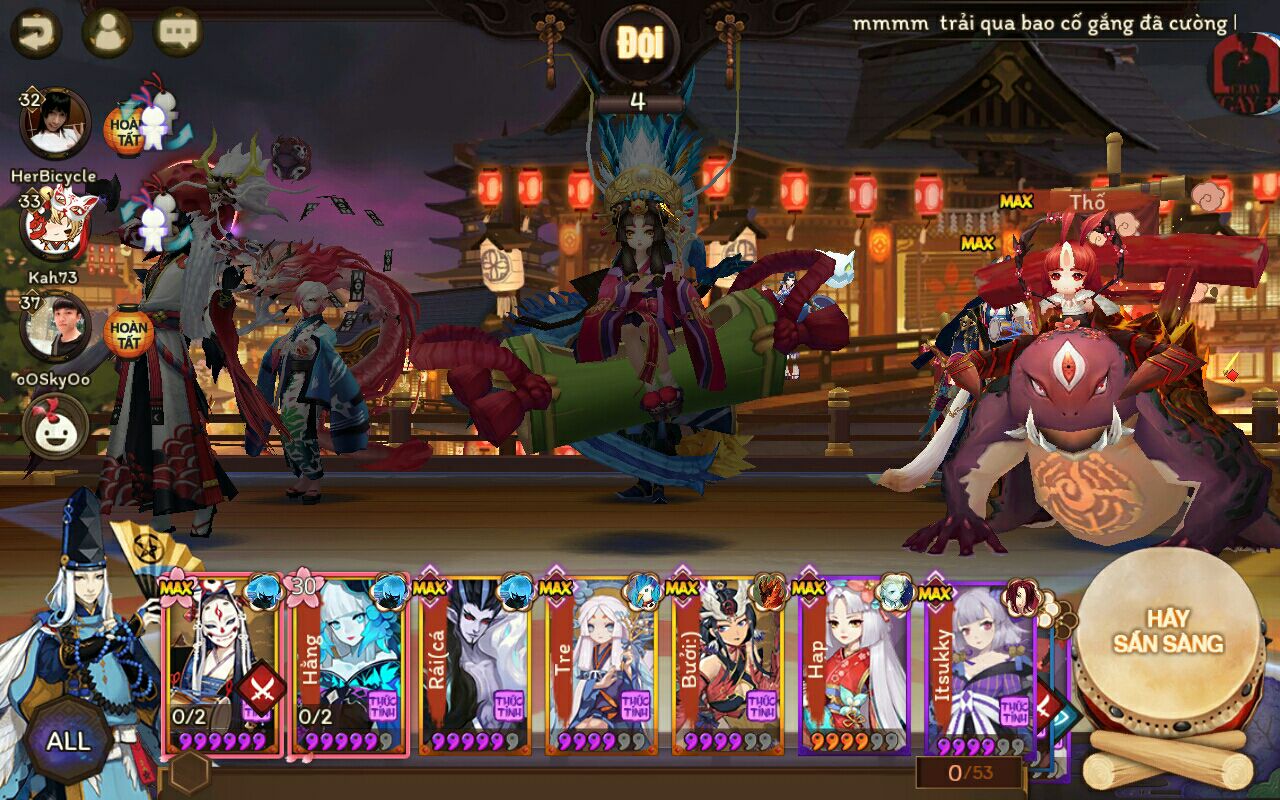Choose the Tre shikigami card
1280x800 pixels.
[x=601, y=665]
